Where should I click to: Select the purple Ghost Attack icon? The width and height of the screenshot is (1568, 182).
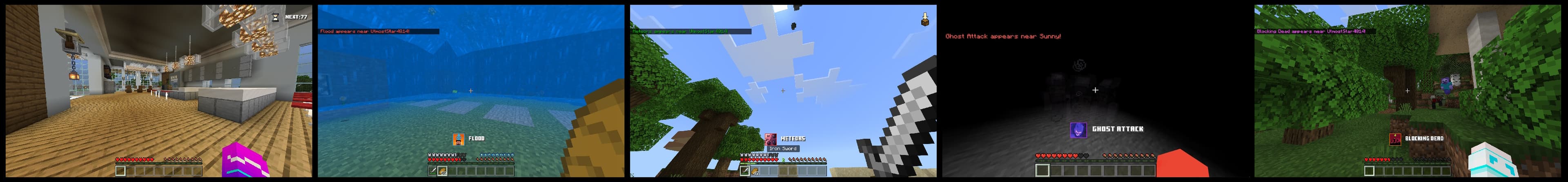coord(1078,130)
